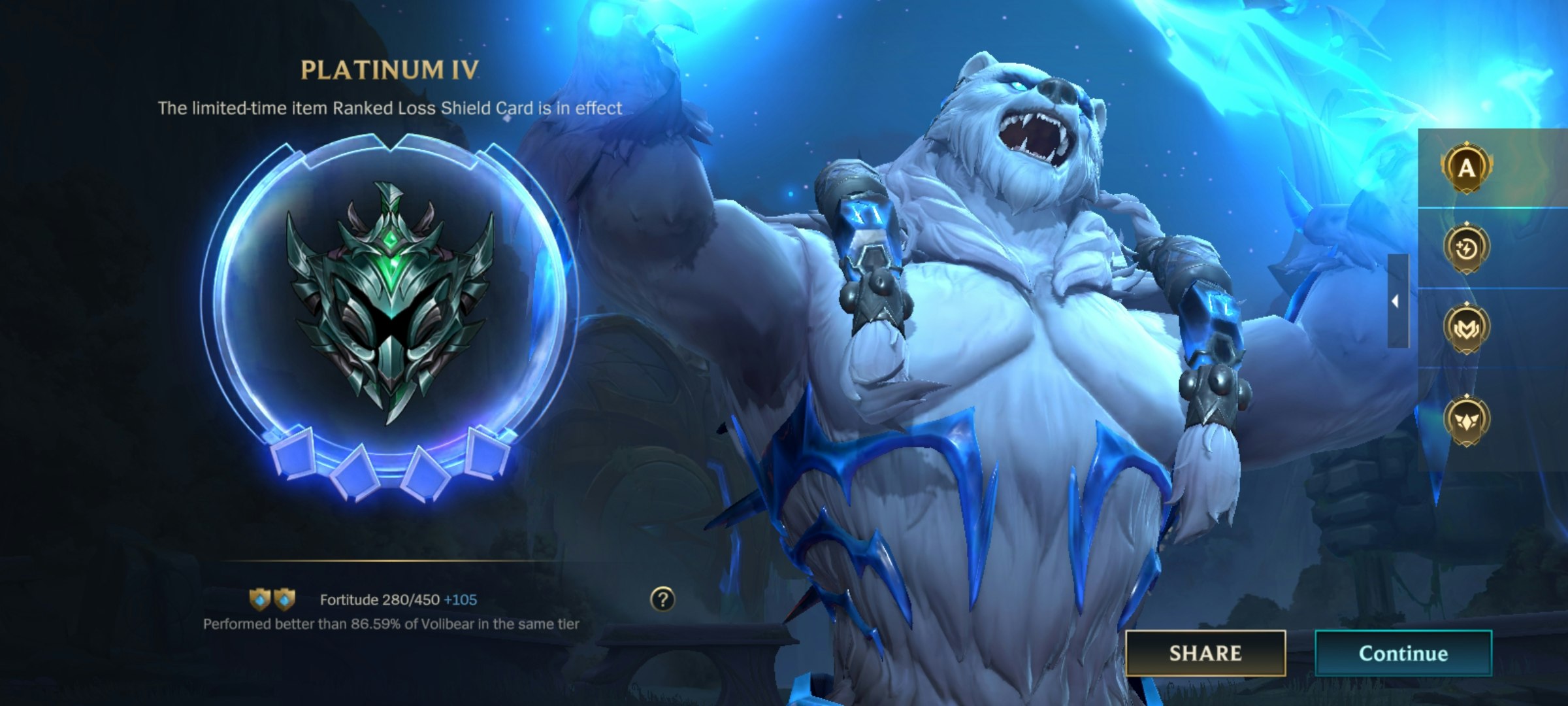Click the SHARE button
This screenshot has width=1568, height=706.
pyautogui.click(x=1205, y=653)
